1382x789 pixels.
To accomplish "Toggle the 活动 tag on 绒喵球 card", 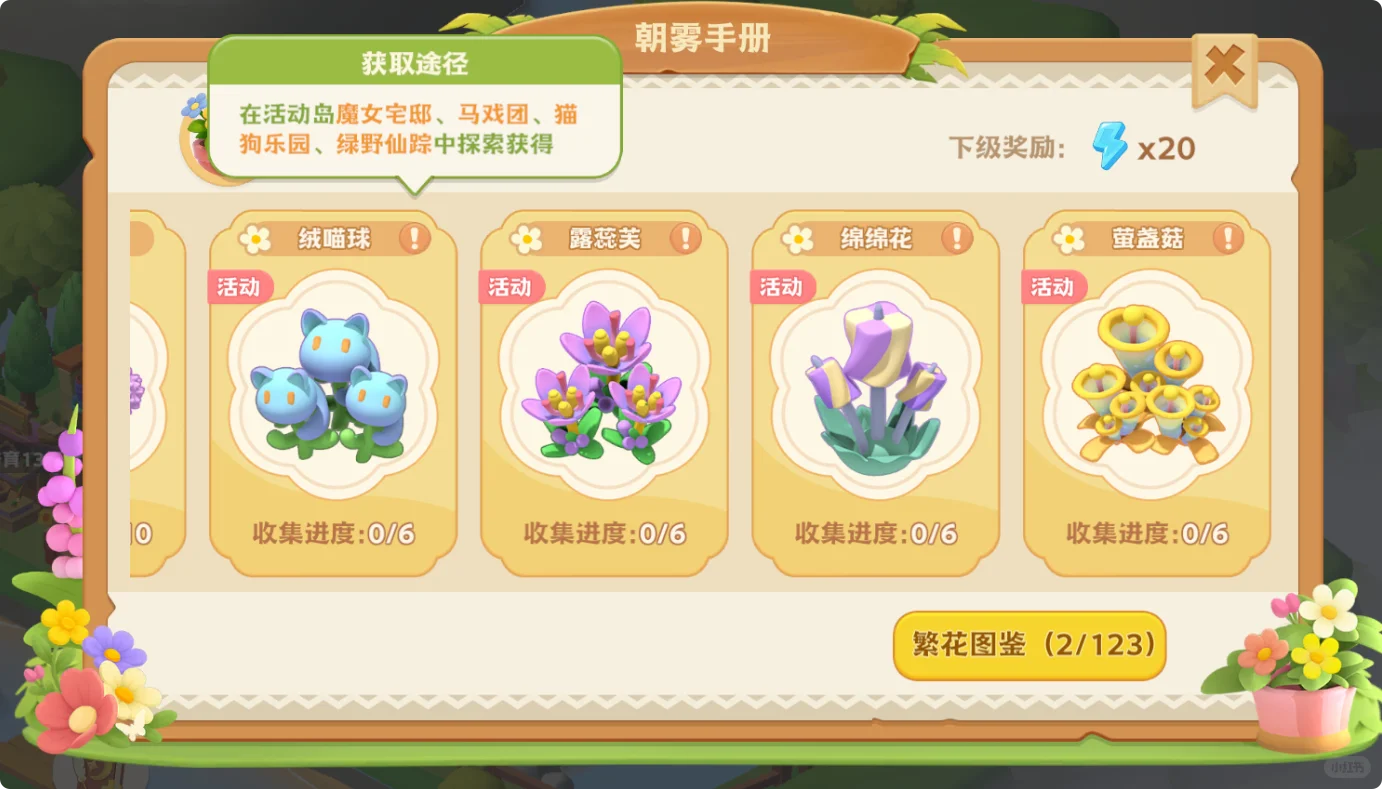I will [x=238, y=287].
